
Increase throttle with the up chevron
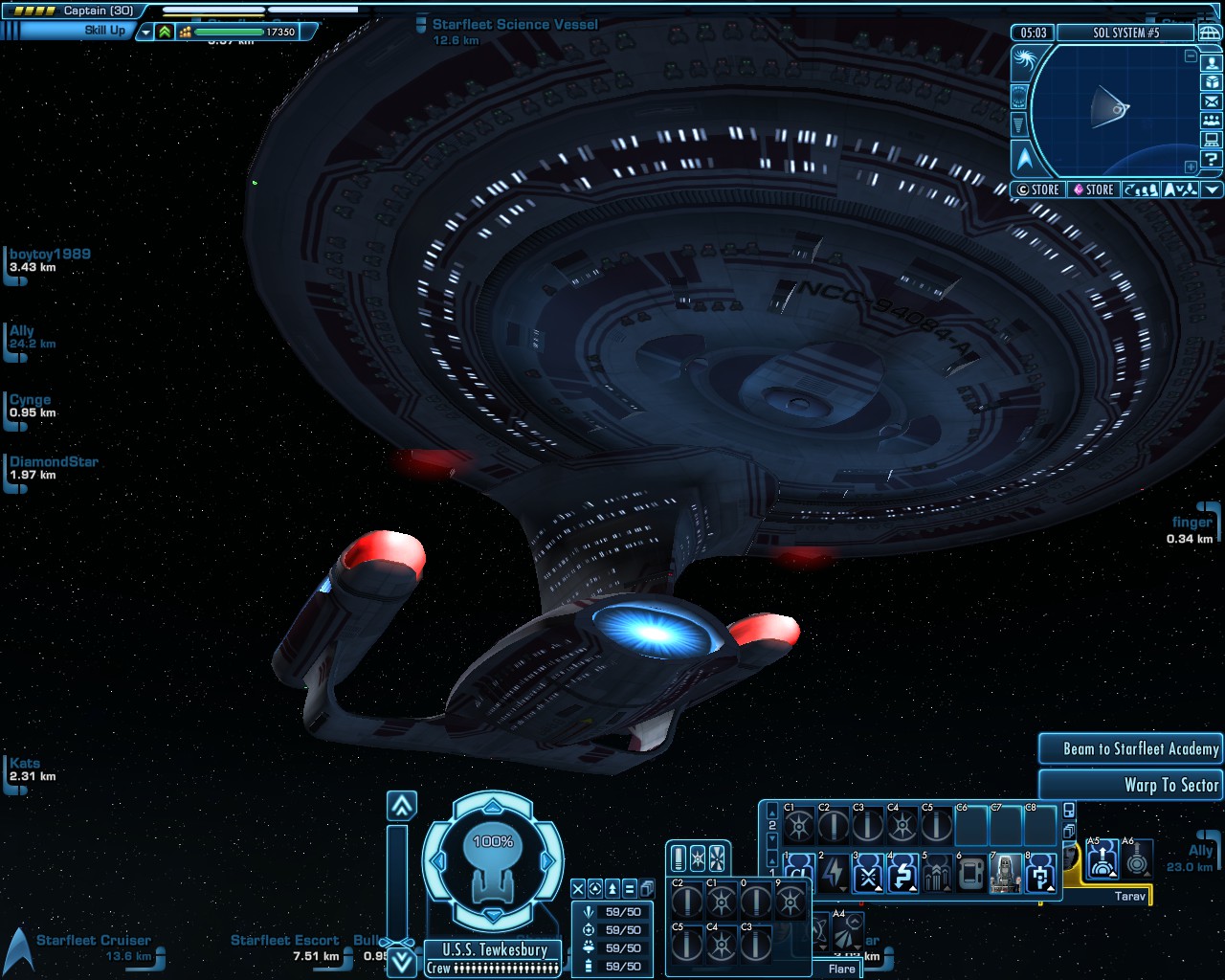[x=402, y=806]
